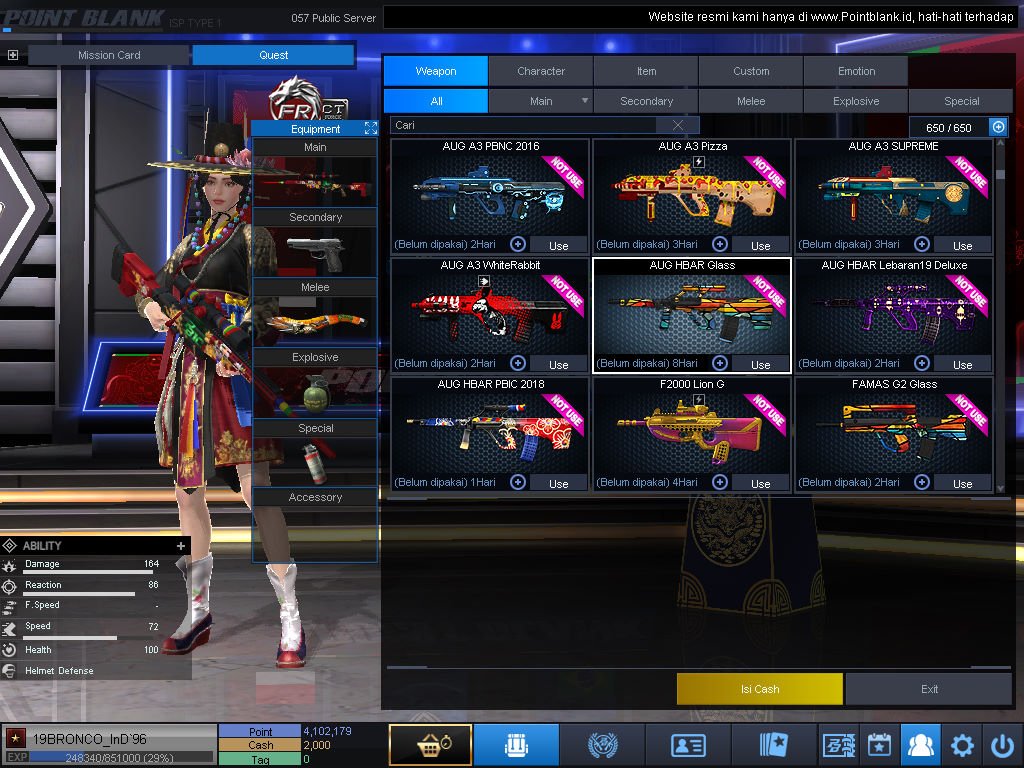Select the Custom tab
Image resolution: width=1024 pixels, height=768 pixels.
click(x=751, y=71)
